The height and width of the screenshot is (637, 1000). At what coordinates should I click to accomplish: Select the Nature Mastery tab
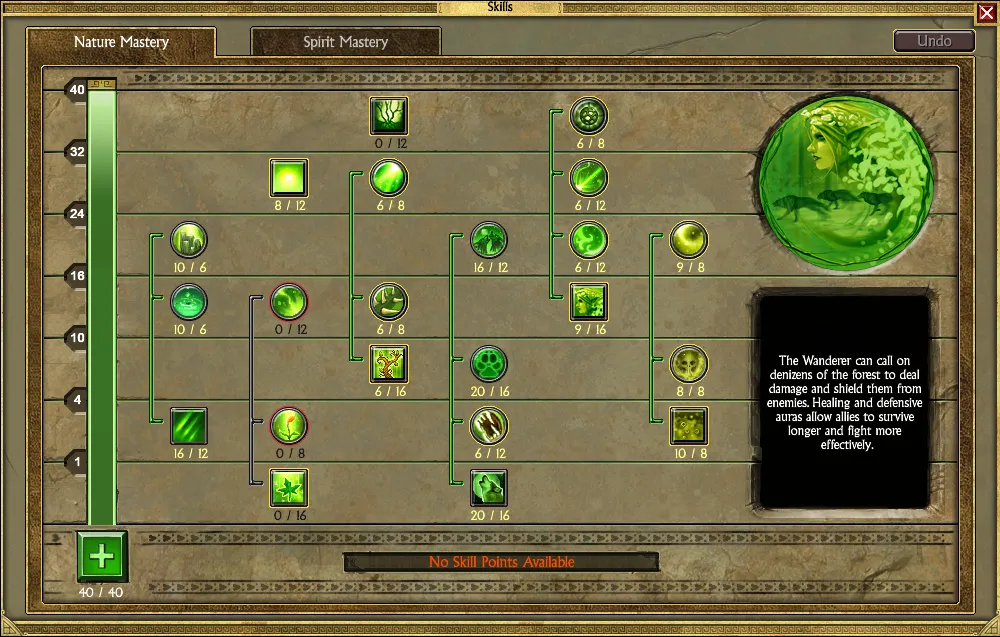click(x=121, y=42)
